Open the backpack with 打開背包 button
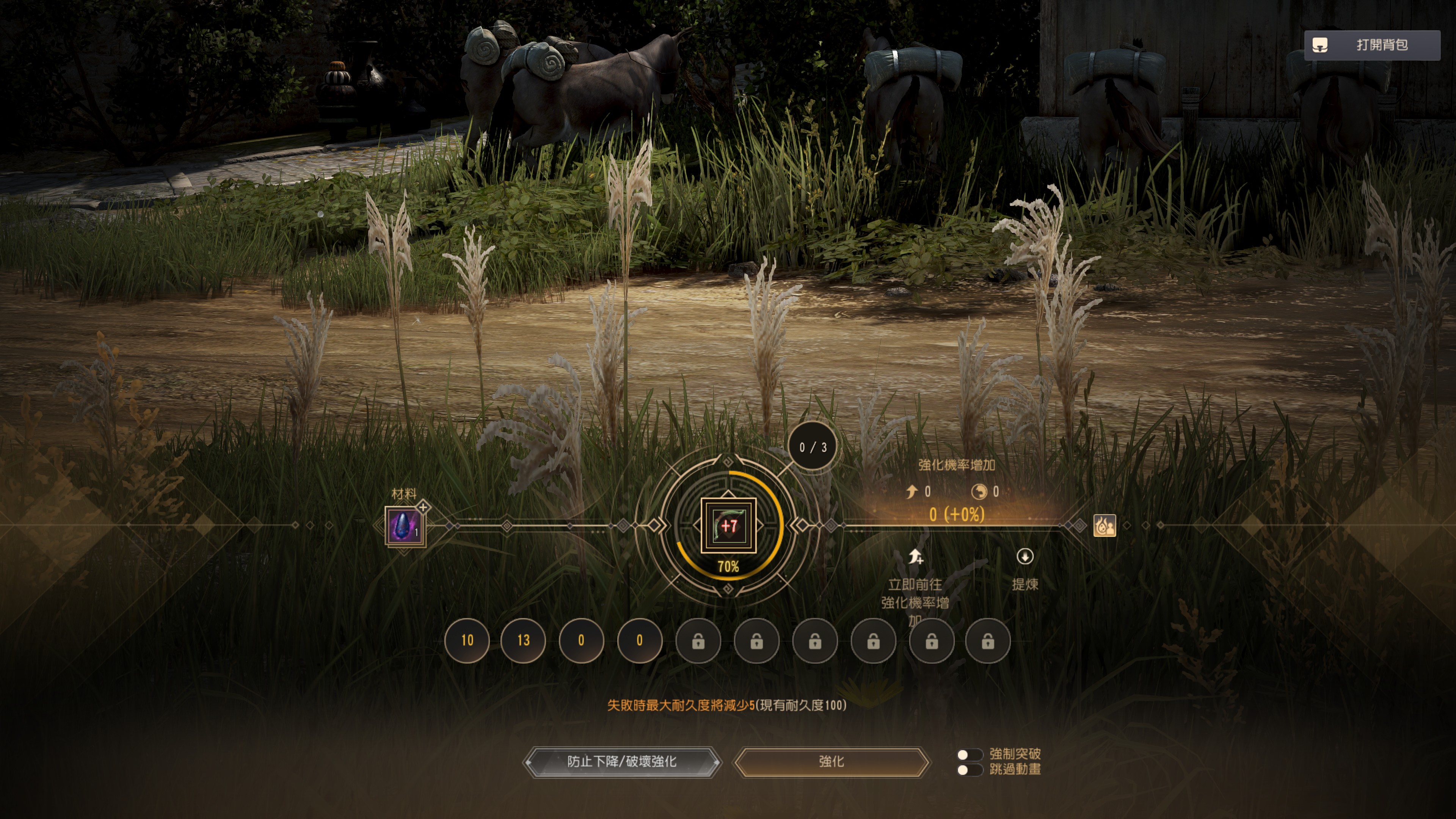 [1372, 45]
